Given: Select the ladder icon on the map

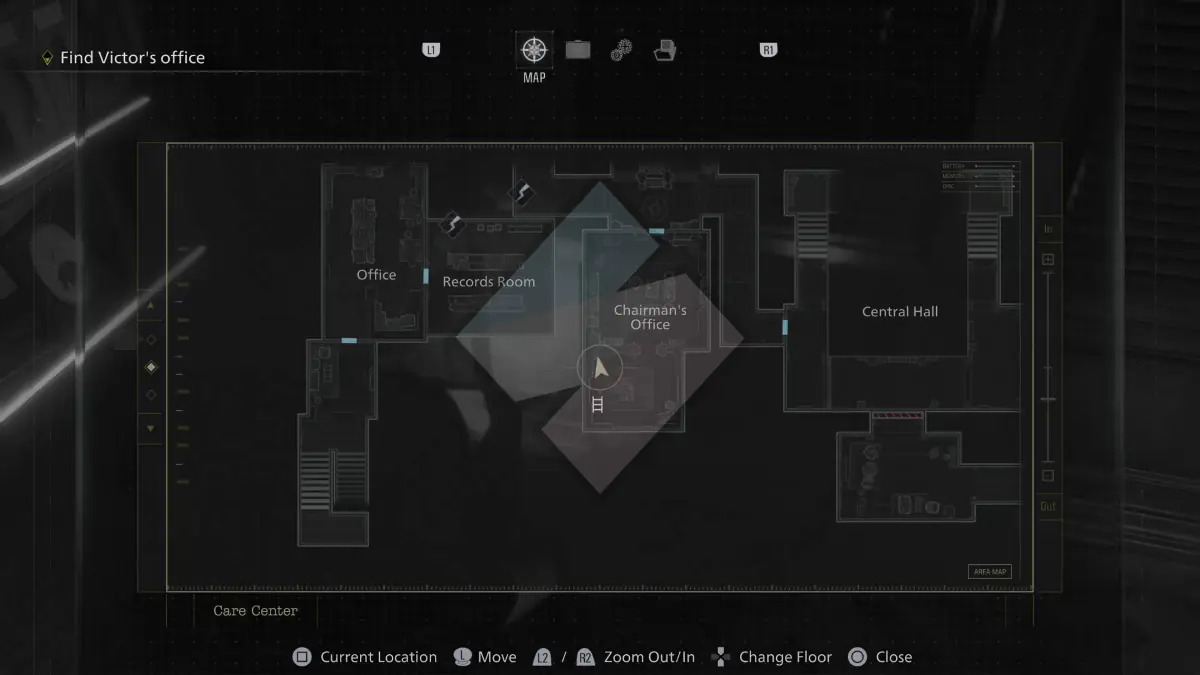Looking at the screenshot, I should 598,404.
